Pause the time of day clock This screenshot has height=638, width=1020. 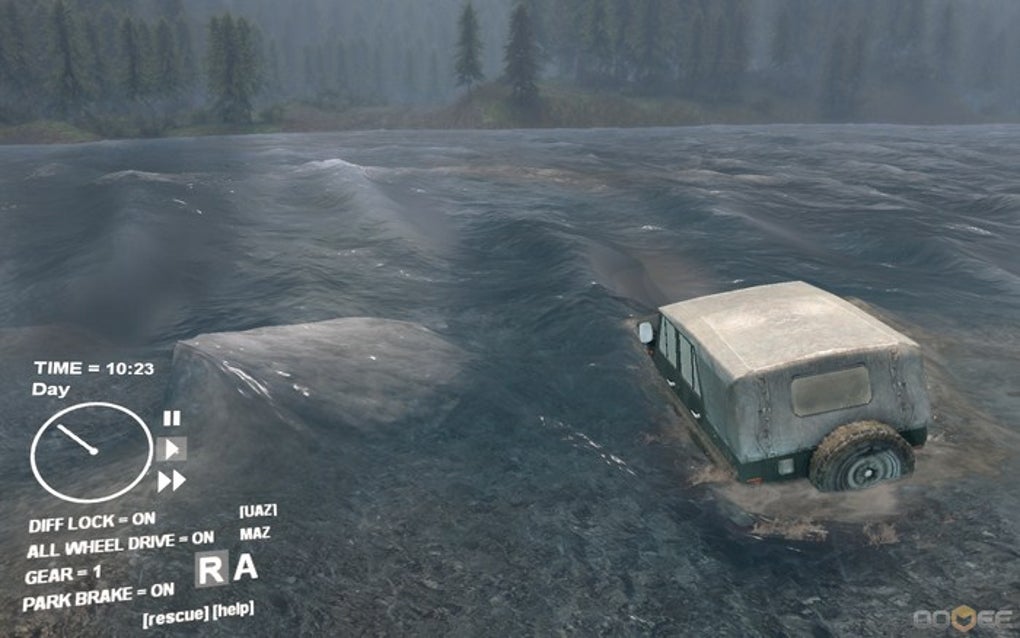pyautogui.click(x=172, y=419)
